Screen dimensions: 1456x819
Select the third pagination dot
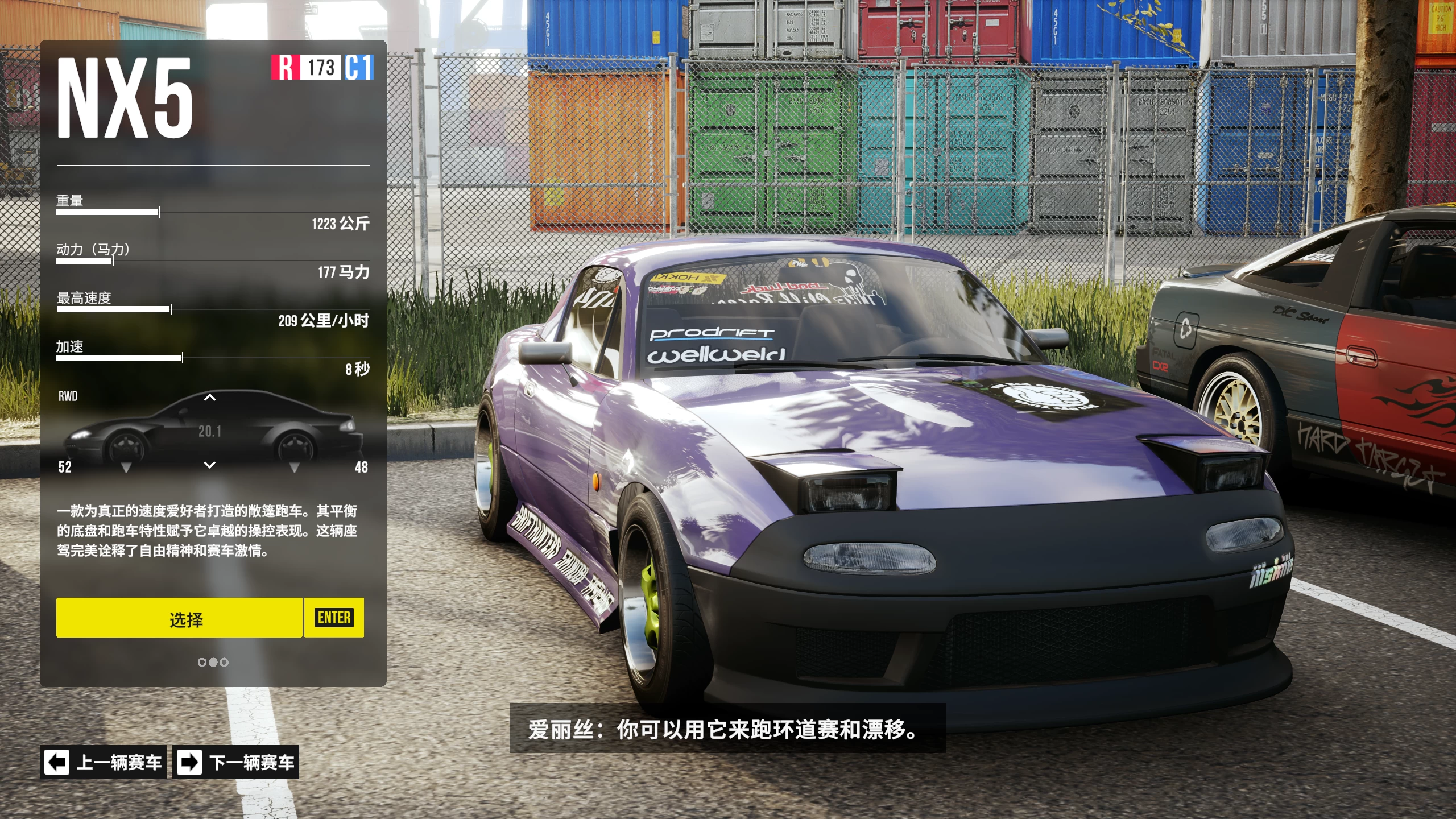(x=224, y=662)
